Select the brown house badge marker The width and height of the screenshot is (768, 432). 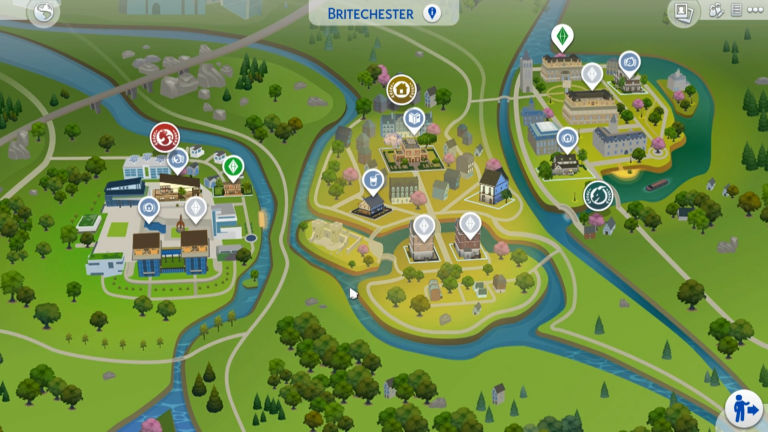coord(402,89)
